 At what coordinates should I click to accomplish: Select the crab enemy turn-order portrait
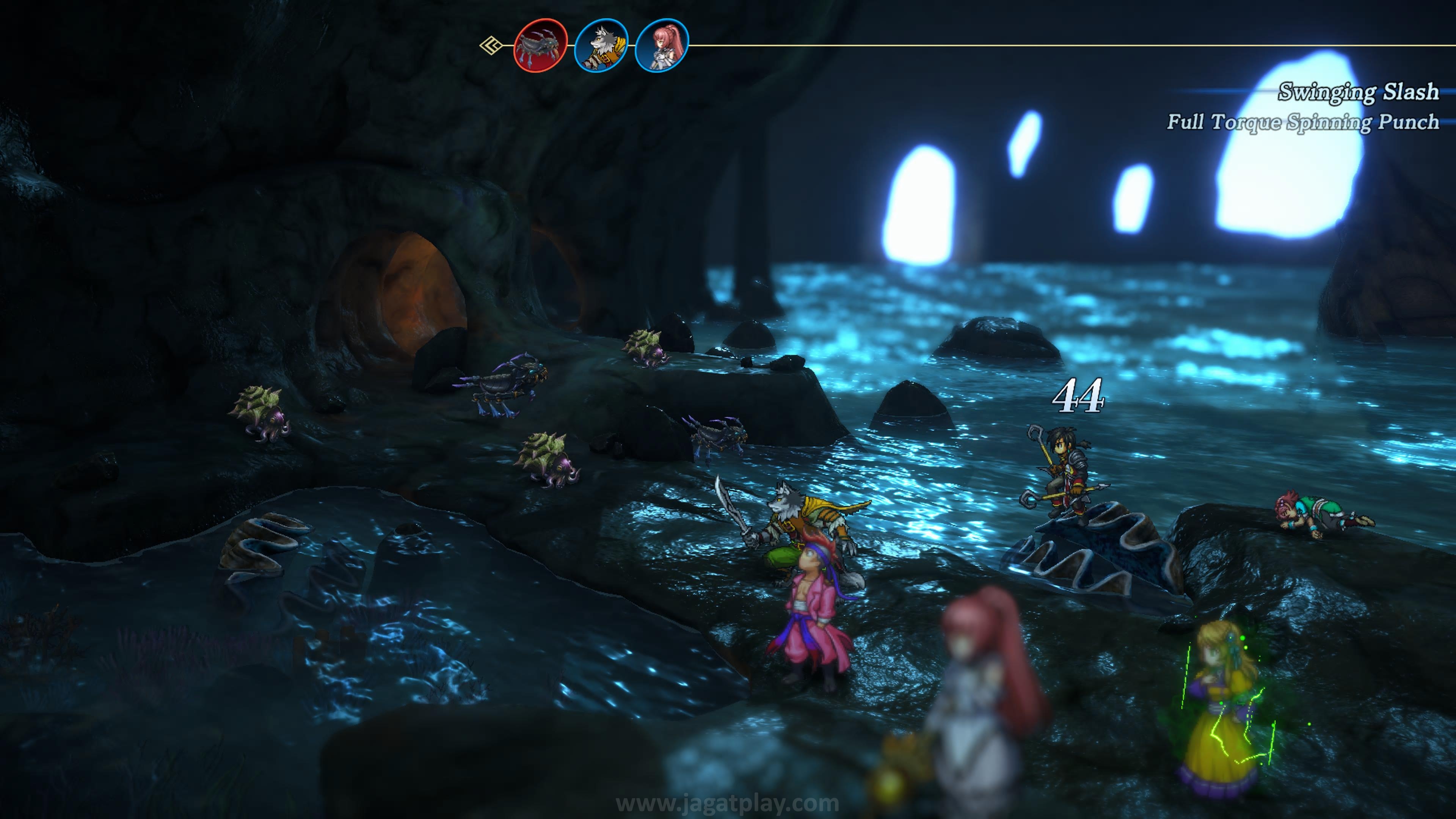tap(540, 45)
